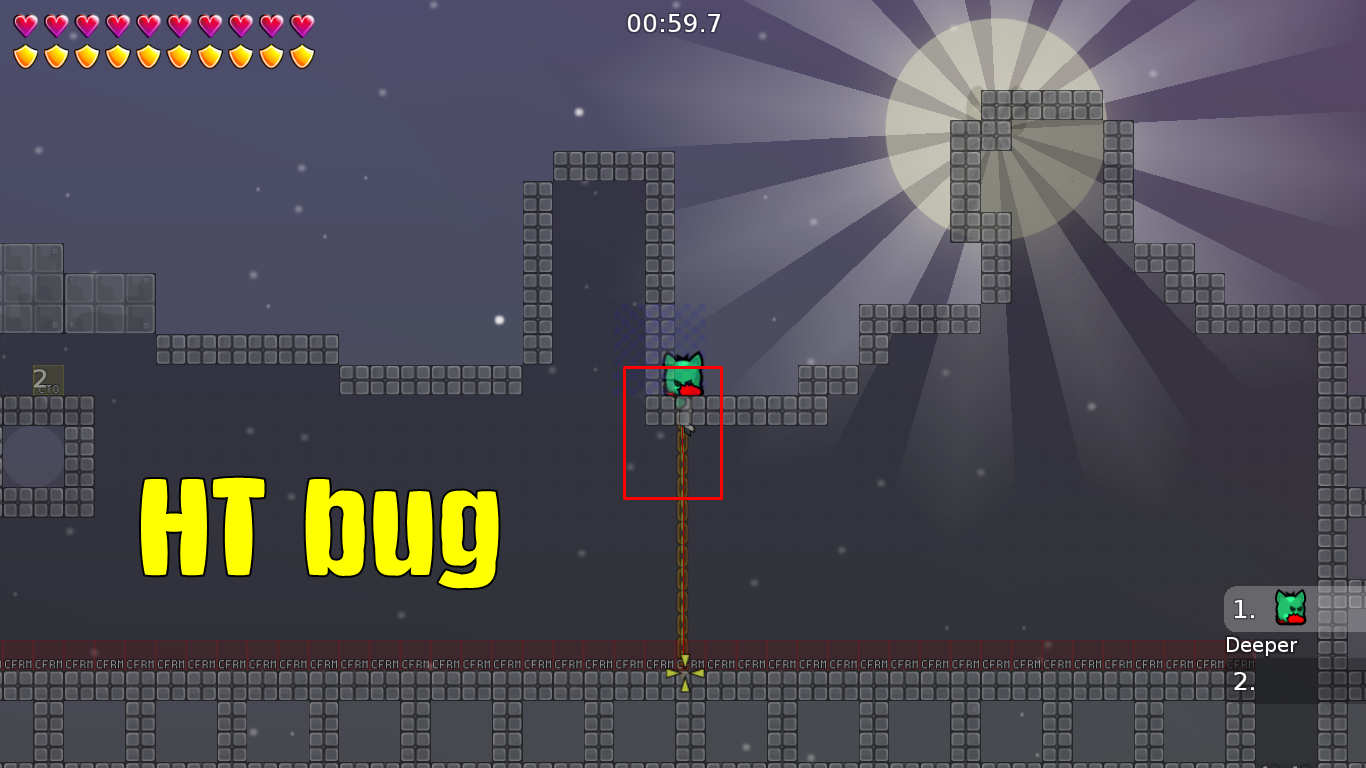Click the anchor hook tip at the chain's end
The height and width of the screenshot is (768, 1366).
tap(684, 672)
